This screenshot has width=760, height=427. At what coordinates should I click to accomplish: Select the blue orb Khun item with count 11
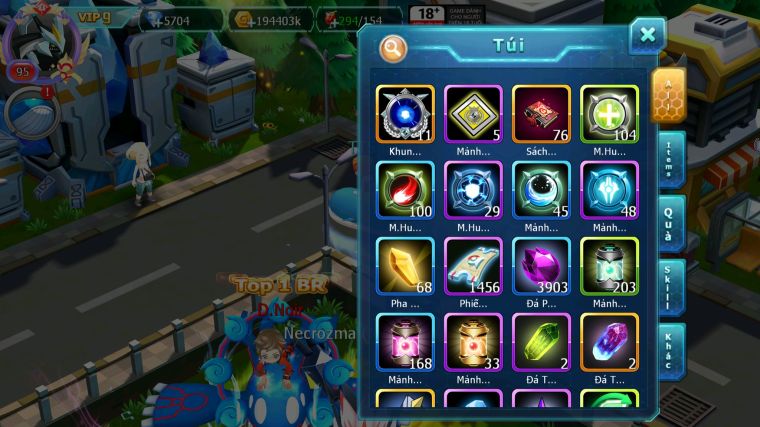pos(405,115)
